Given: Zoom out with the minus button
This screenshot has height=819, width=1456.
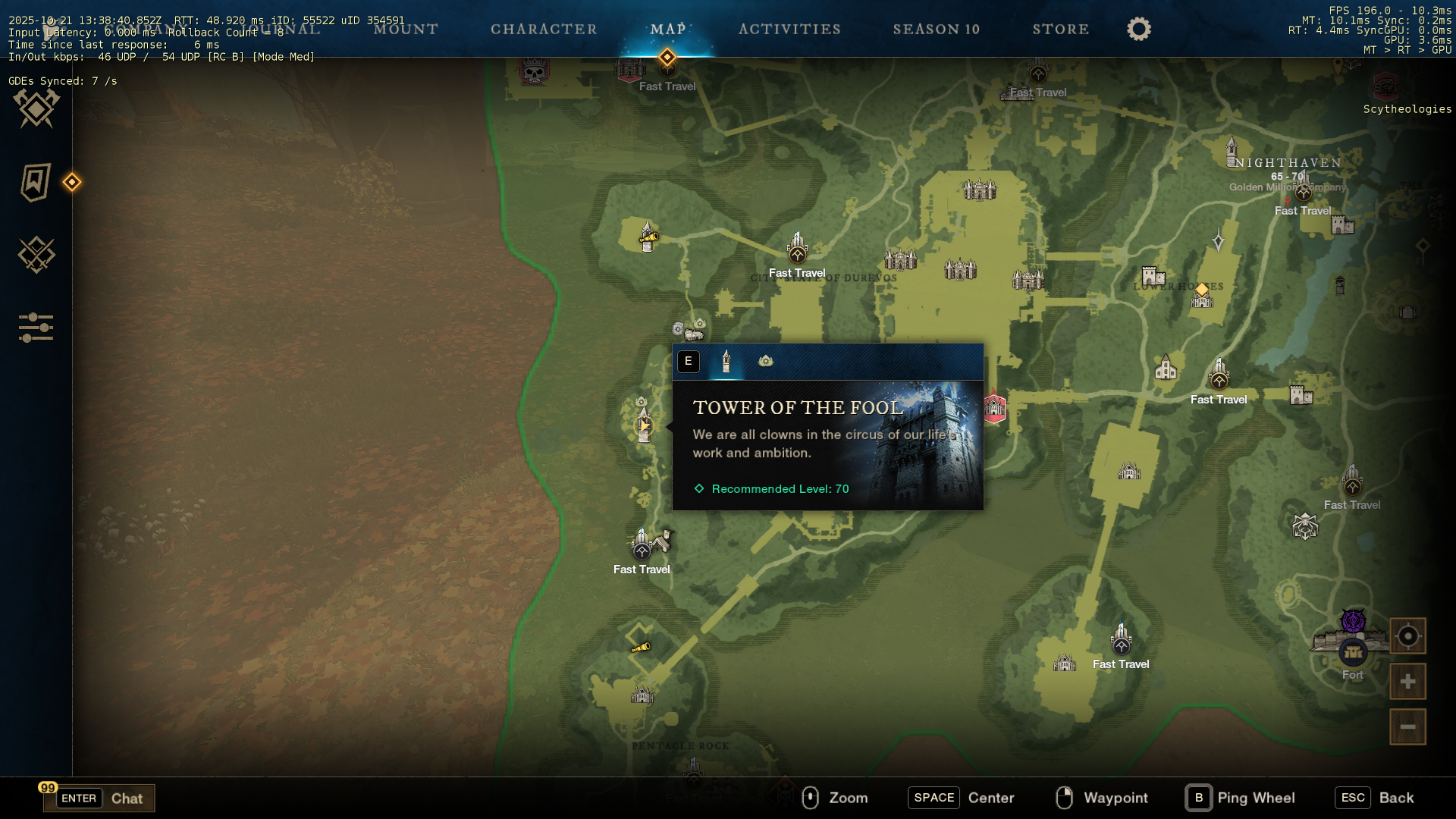Looking at the screenshot, I should point(1407,726).
